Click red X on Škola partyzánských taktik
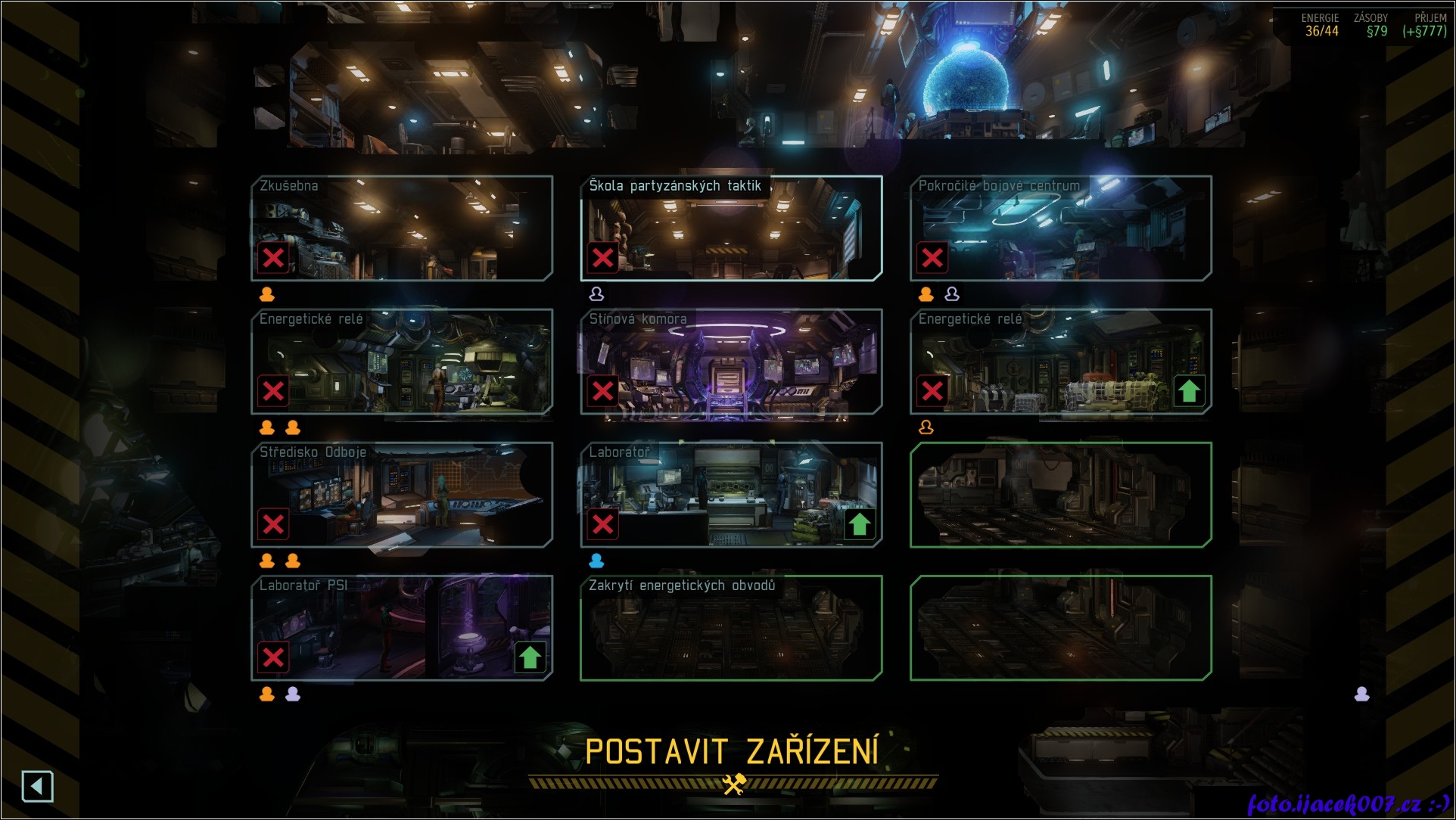1456x820 pixels. (603, 258)
